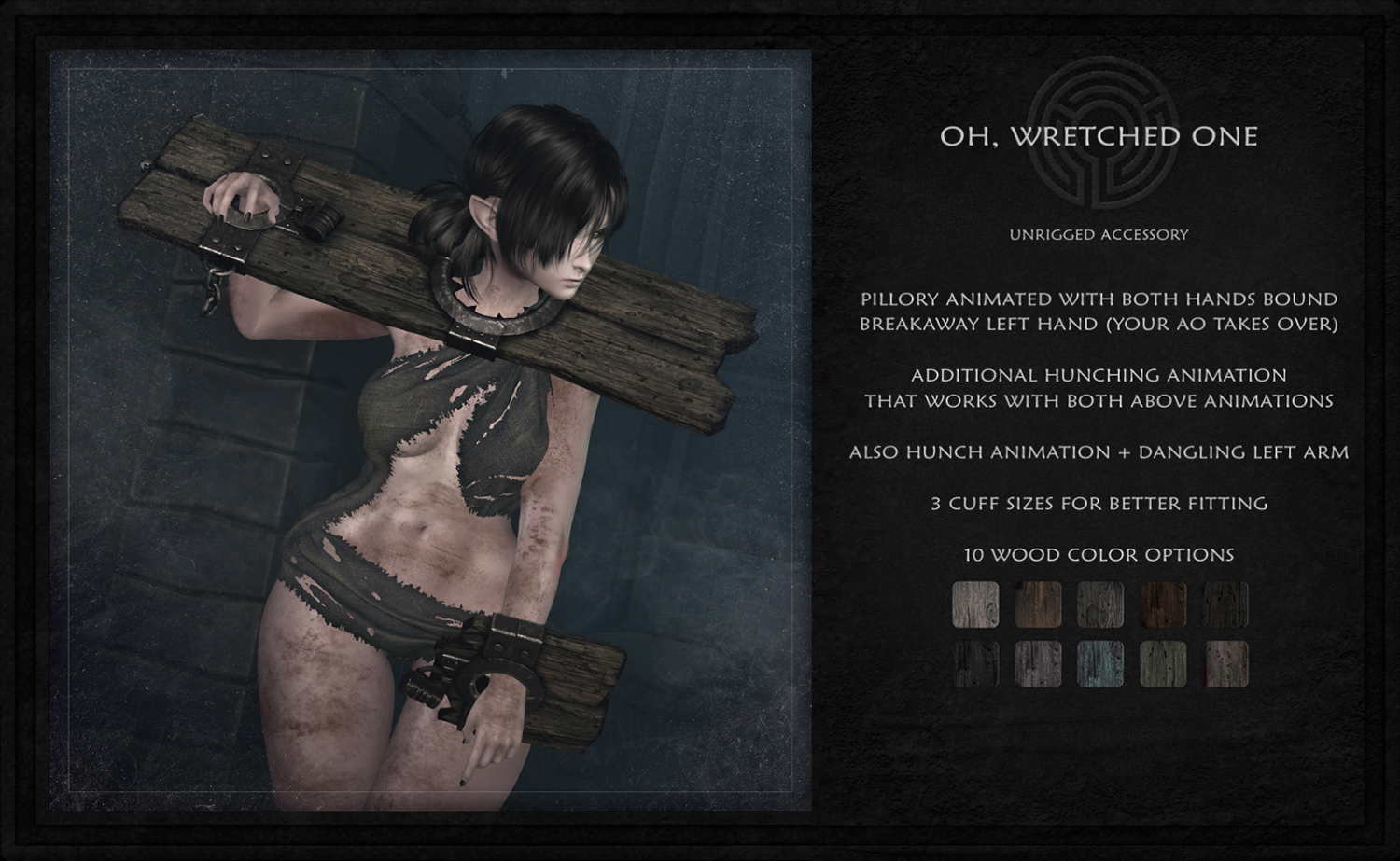Select the olive green wood color swatch
Viewport: 1400px width, 861px height.
click(1163, 663)
